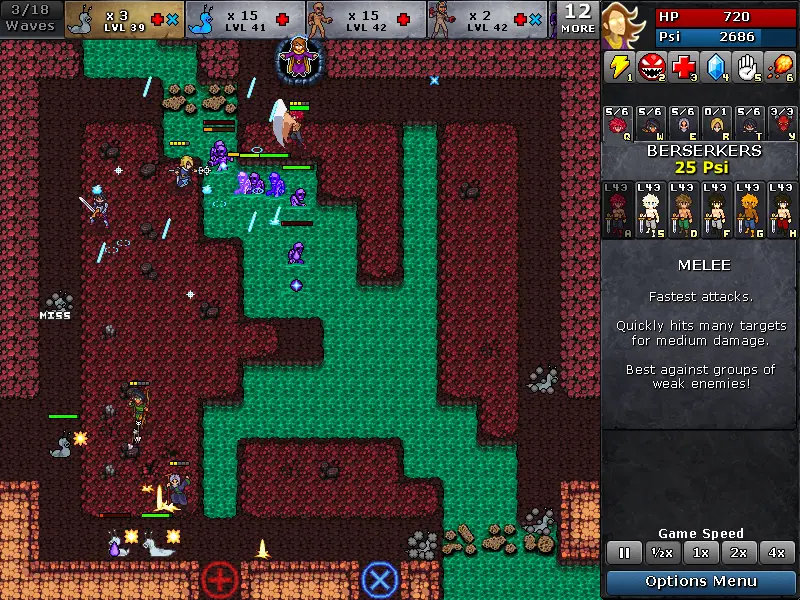Pick the white-haired level 43 berserker
Screen dimensions: 800x600
pos(650,210)
